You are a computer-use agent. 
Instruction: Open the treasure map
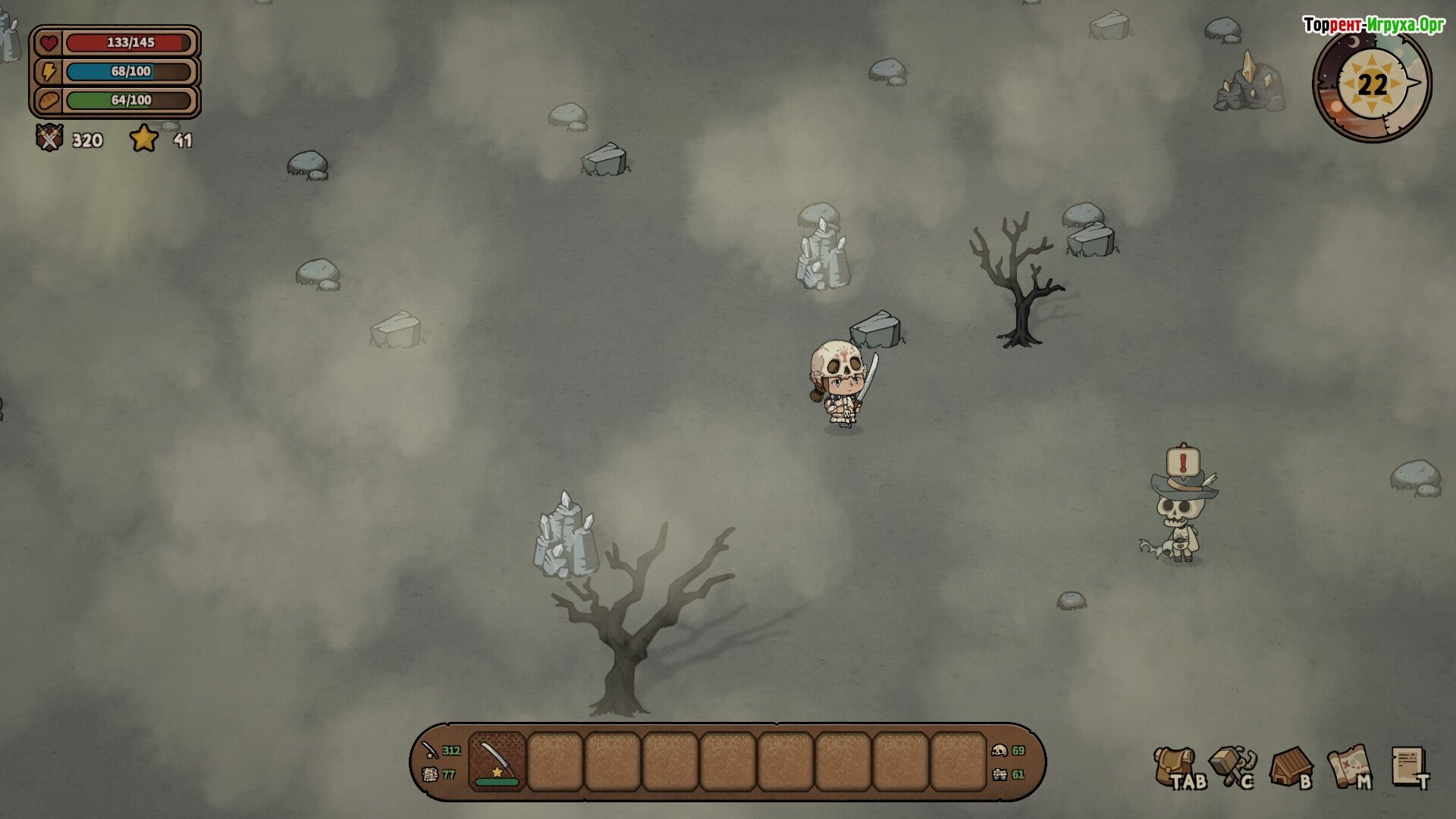pos(1348,766)
